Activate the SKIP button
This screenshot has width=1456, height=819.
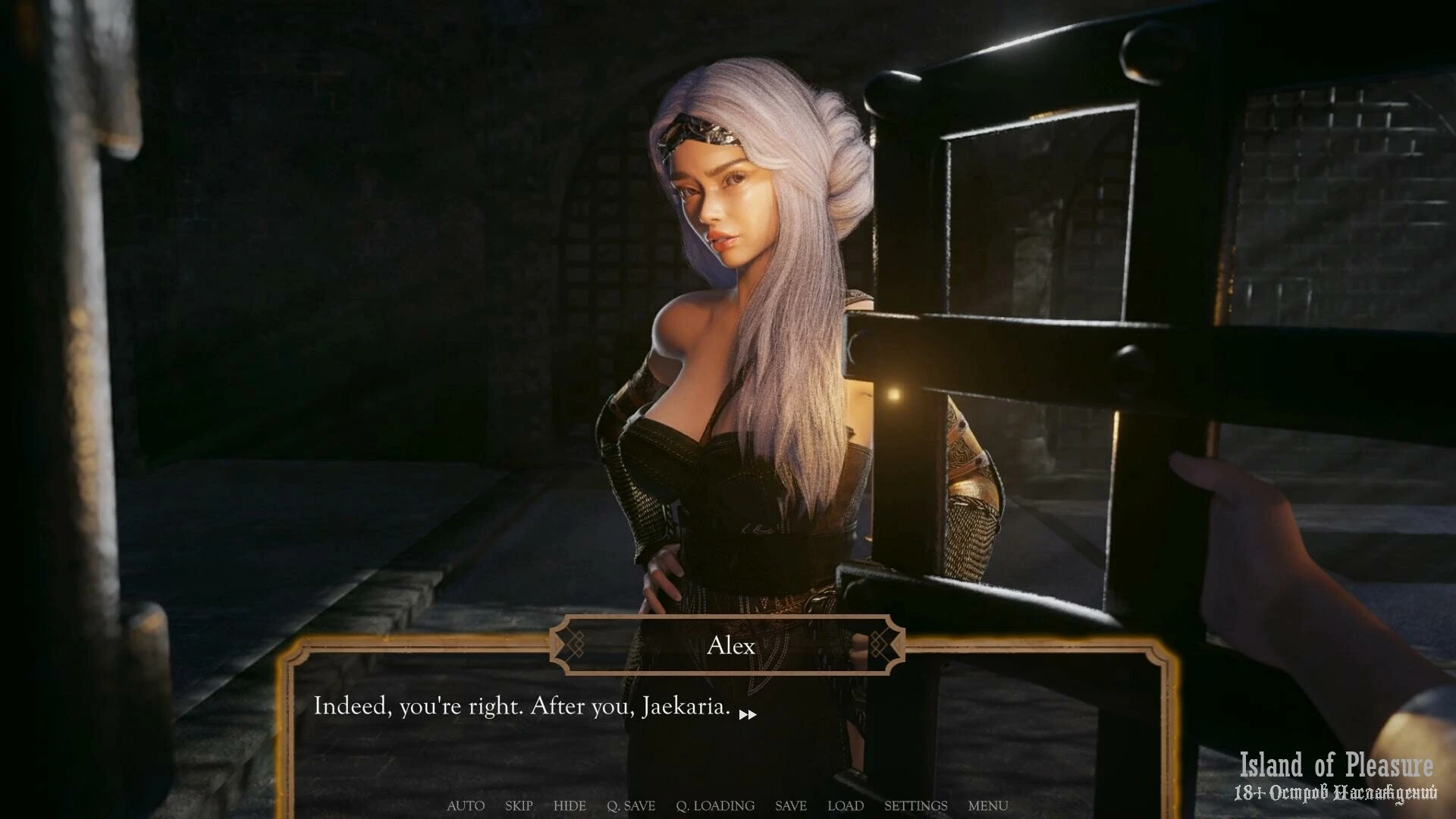coord(519,805)
